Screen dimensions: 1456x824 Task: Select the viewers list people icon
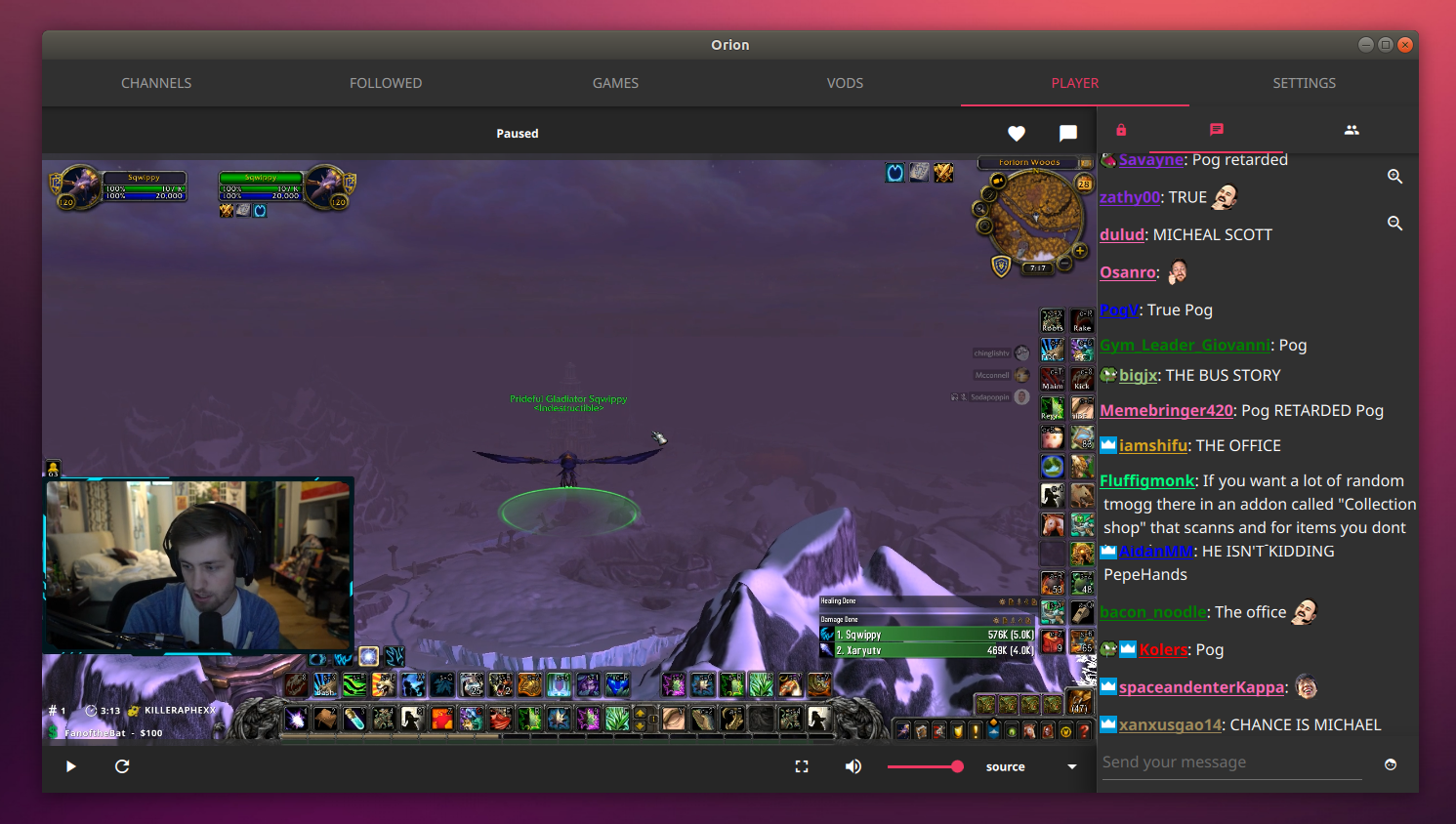click(x=1352, y=129)
